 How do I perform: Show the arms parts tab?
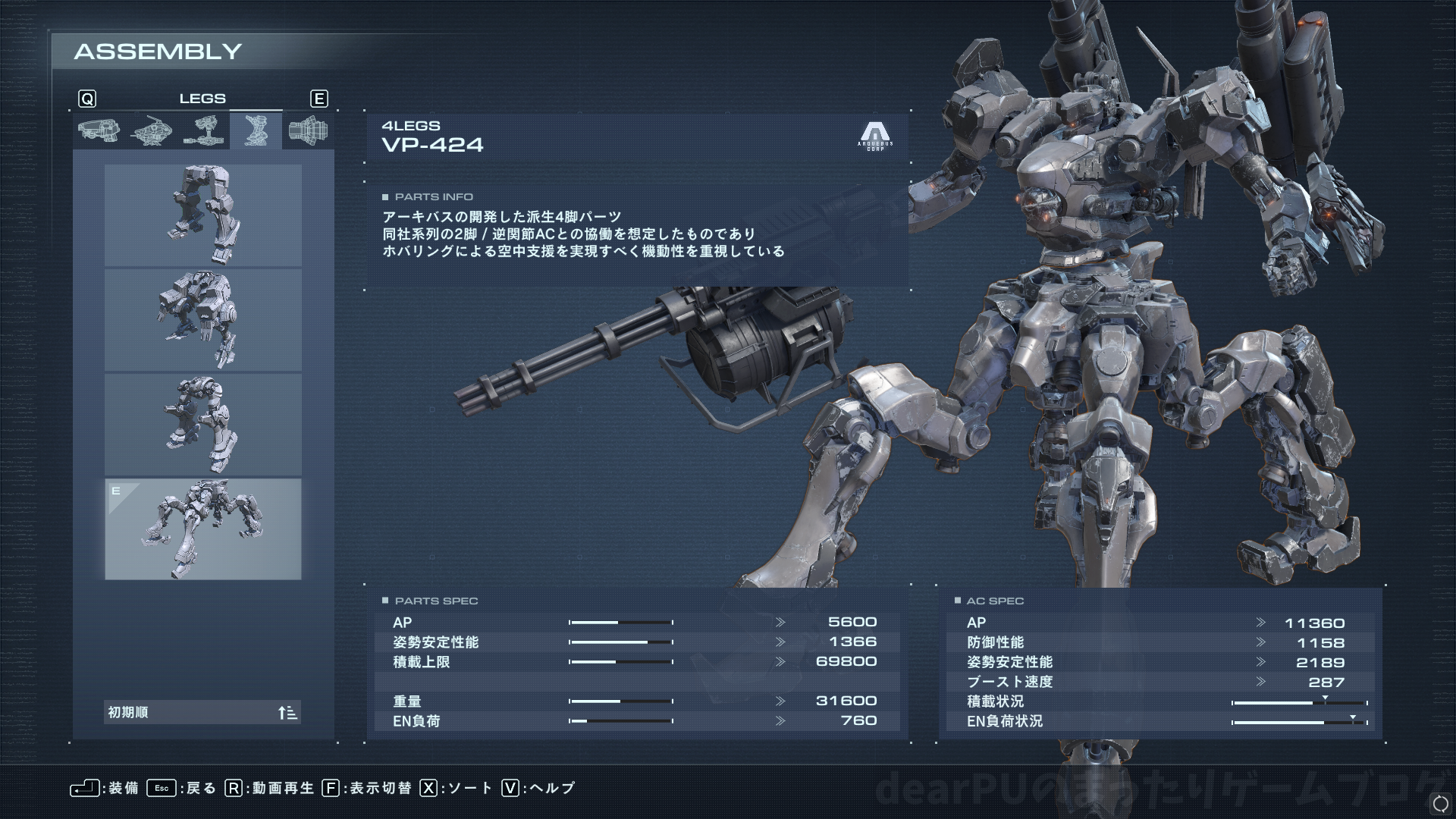click(203, 130)
